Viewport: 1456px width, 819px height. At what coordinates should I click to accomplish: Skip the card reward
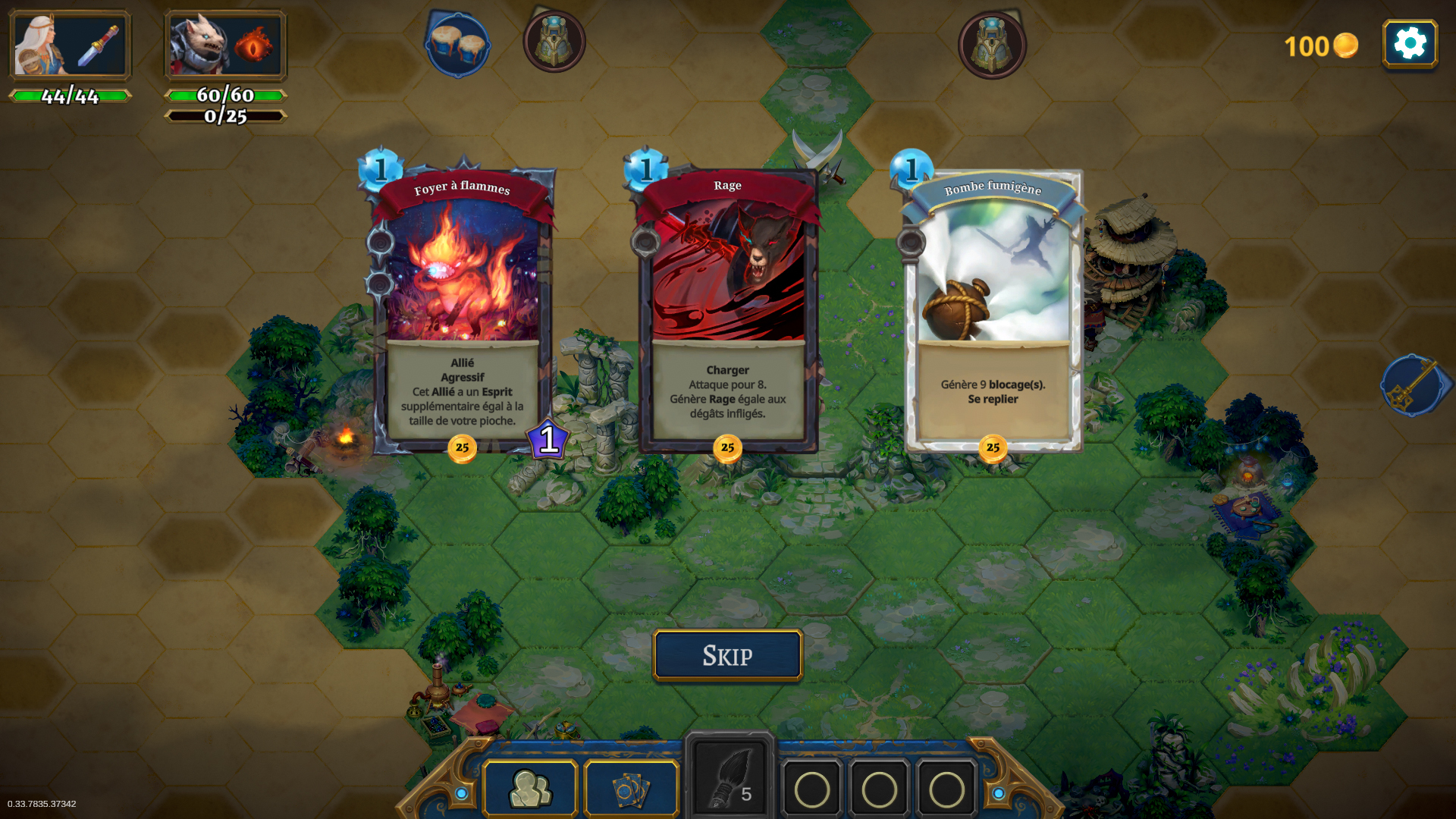click(x=727, y=655)
